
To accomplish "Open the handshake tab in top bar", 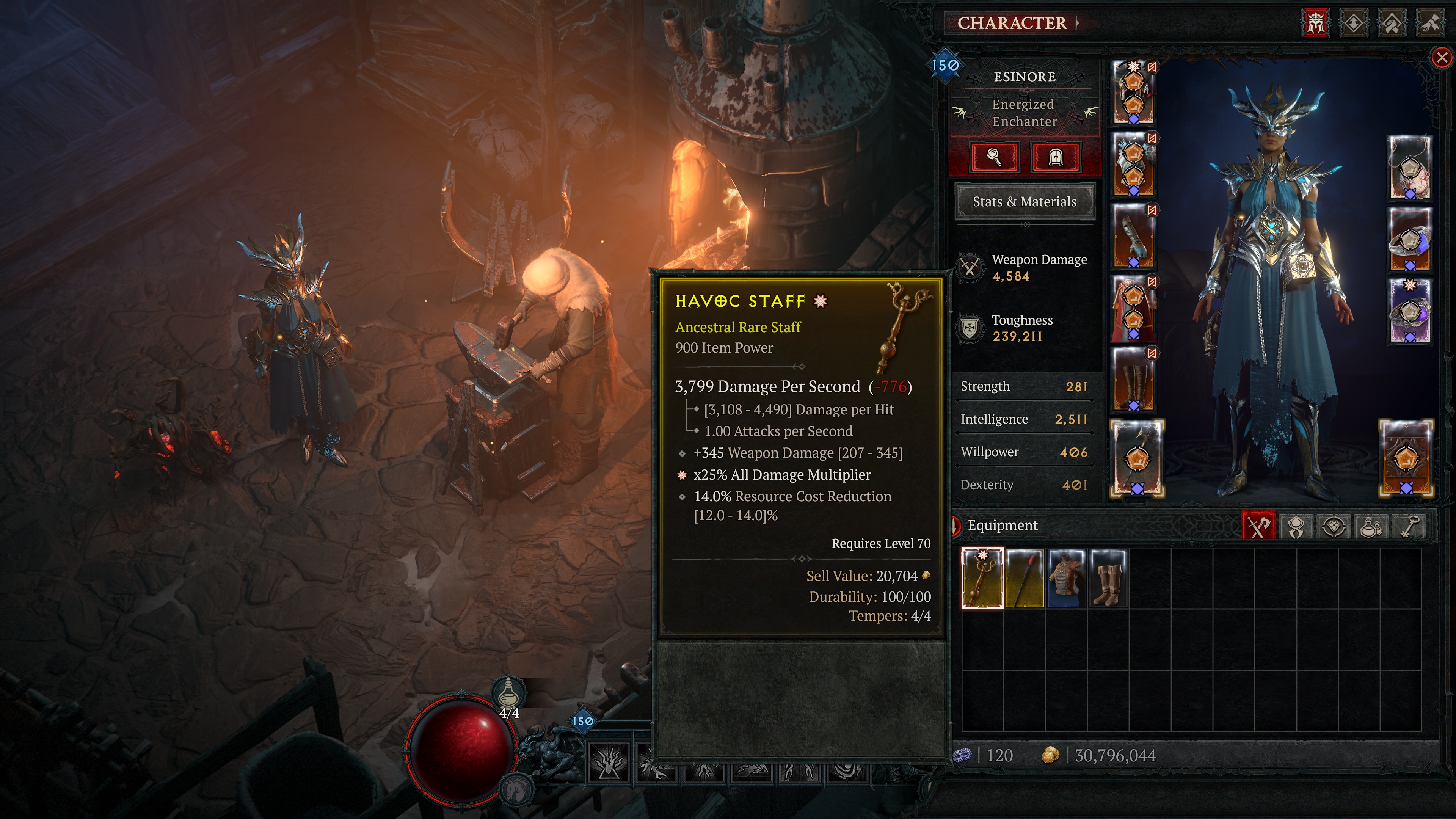I will point(1392,23).
